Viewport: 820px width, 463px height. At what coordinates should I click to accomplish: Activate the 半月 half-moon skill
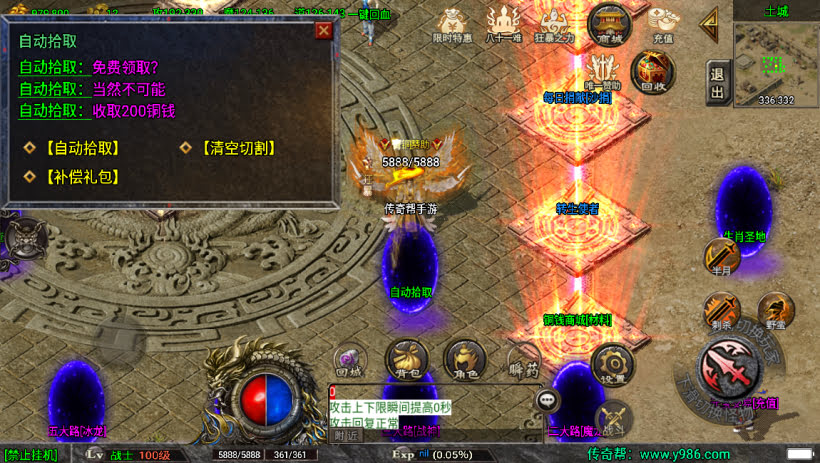(722, 257)
